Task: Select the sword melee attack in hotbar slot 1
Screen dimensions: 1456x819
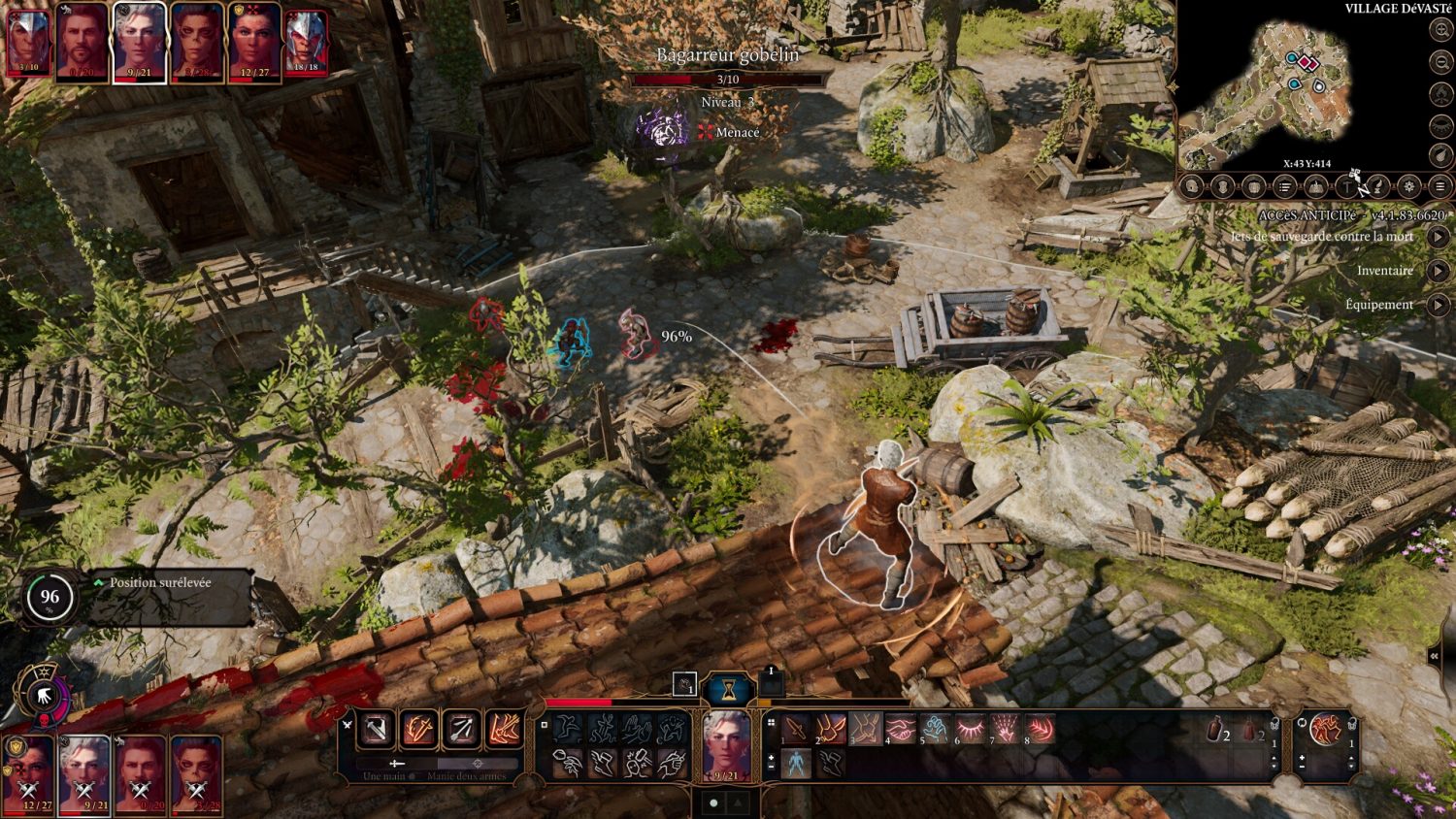Action: click(x=796, y=728)
